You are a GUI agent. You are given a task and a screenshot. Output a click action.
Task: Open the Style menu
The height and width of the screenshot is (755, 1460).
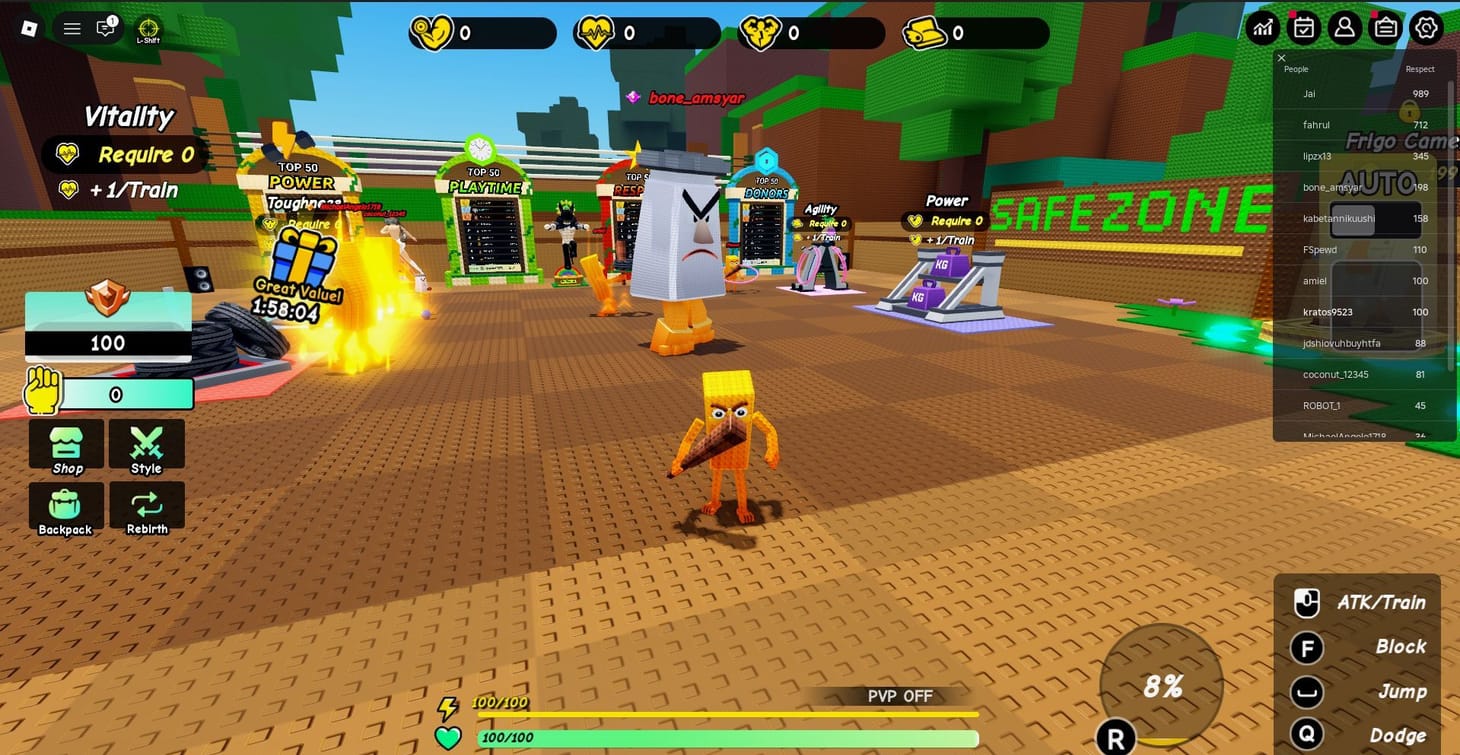[x=146, y=446]
